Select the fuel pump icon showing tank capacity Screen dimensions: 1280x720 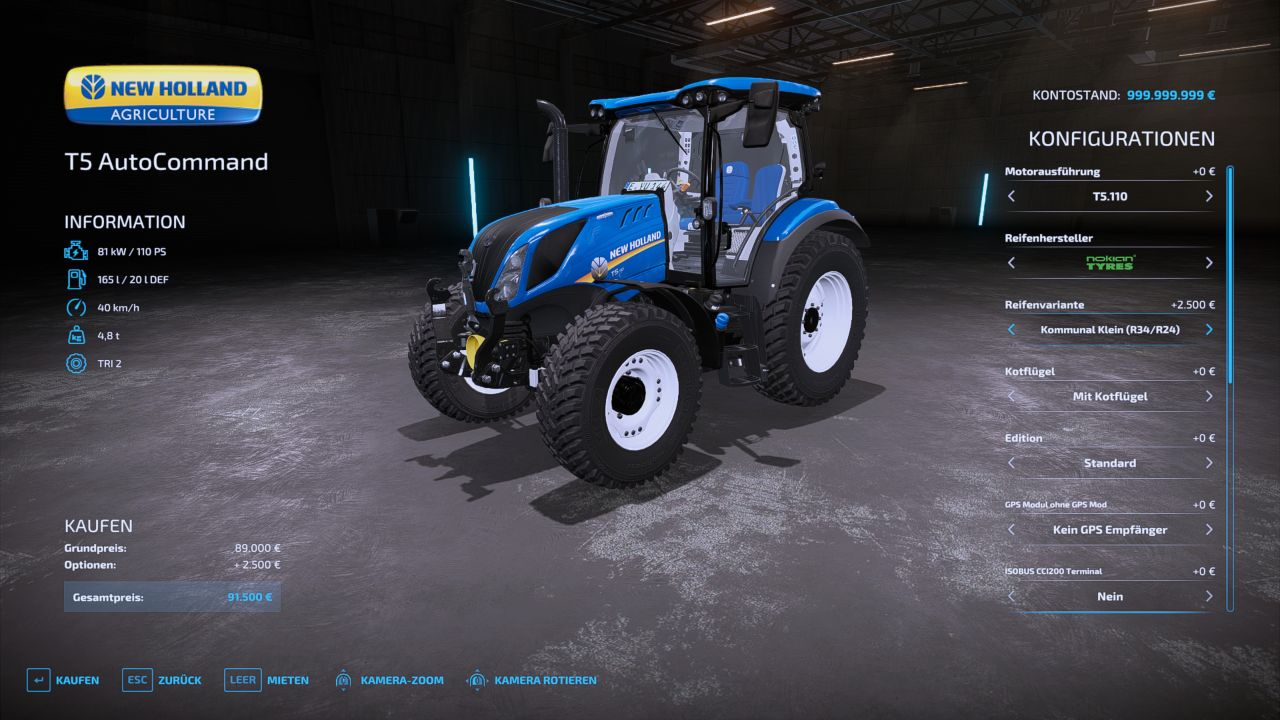tap(75, 279)
